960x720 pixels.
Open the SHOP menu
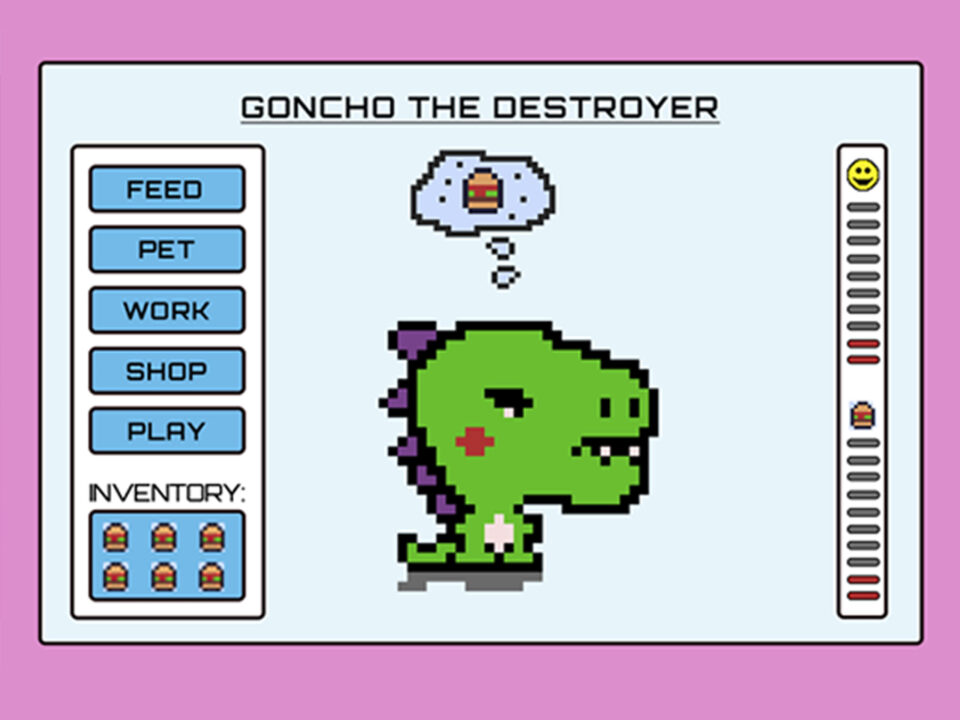click(x=167, y=371)
